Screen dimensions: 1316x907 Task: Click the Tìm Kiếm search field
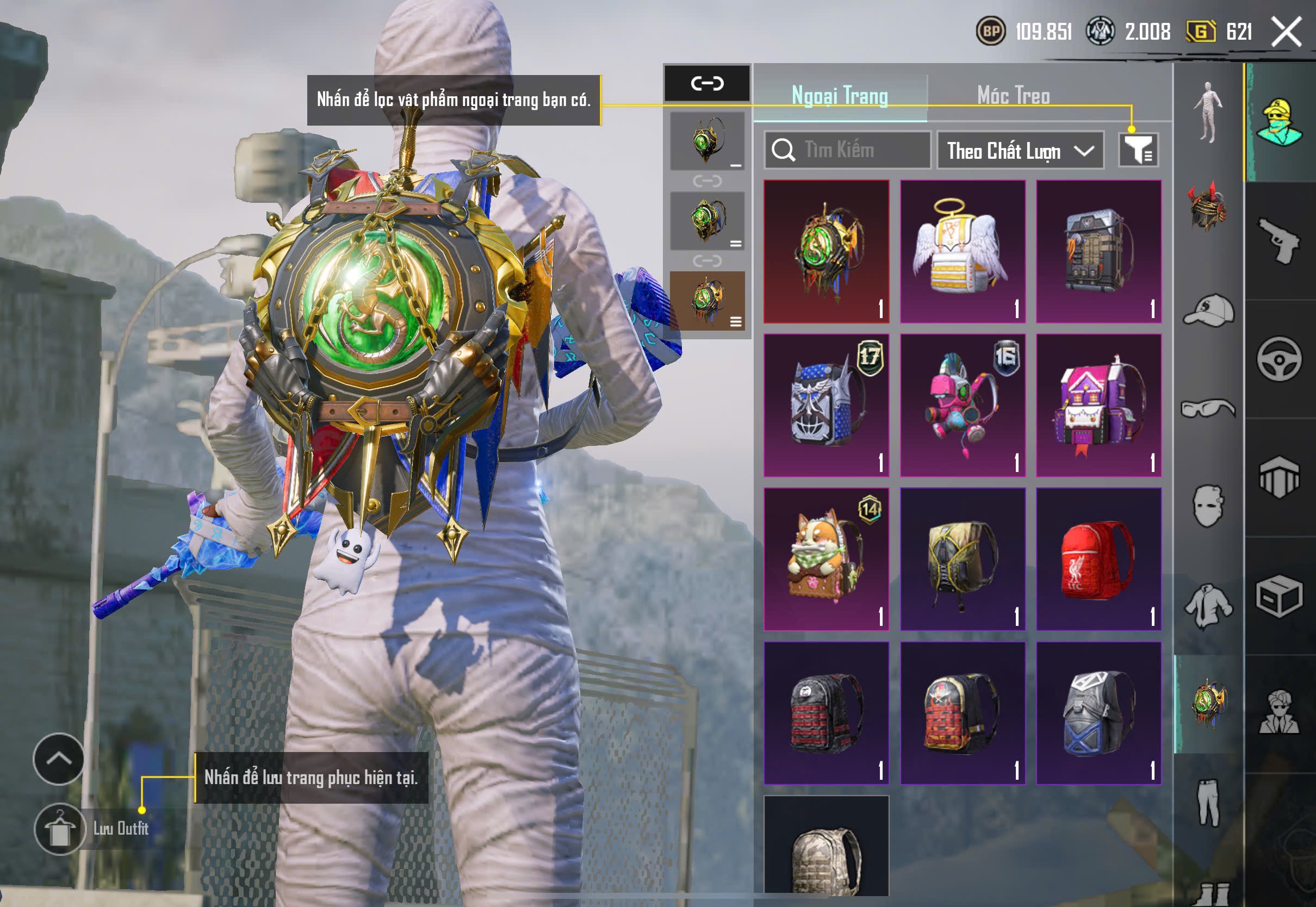click(x=847, y=150)
